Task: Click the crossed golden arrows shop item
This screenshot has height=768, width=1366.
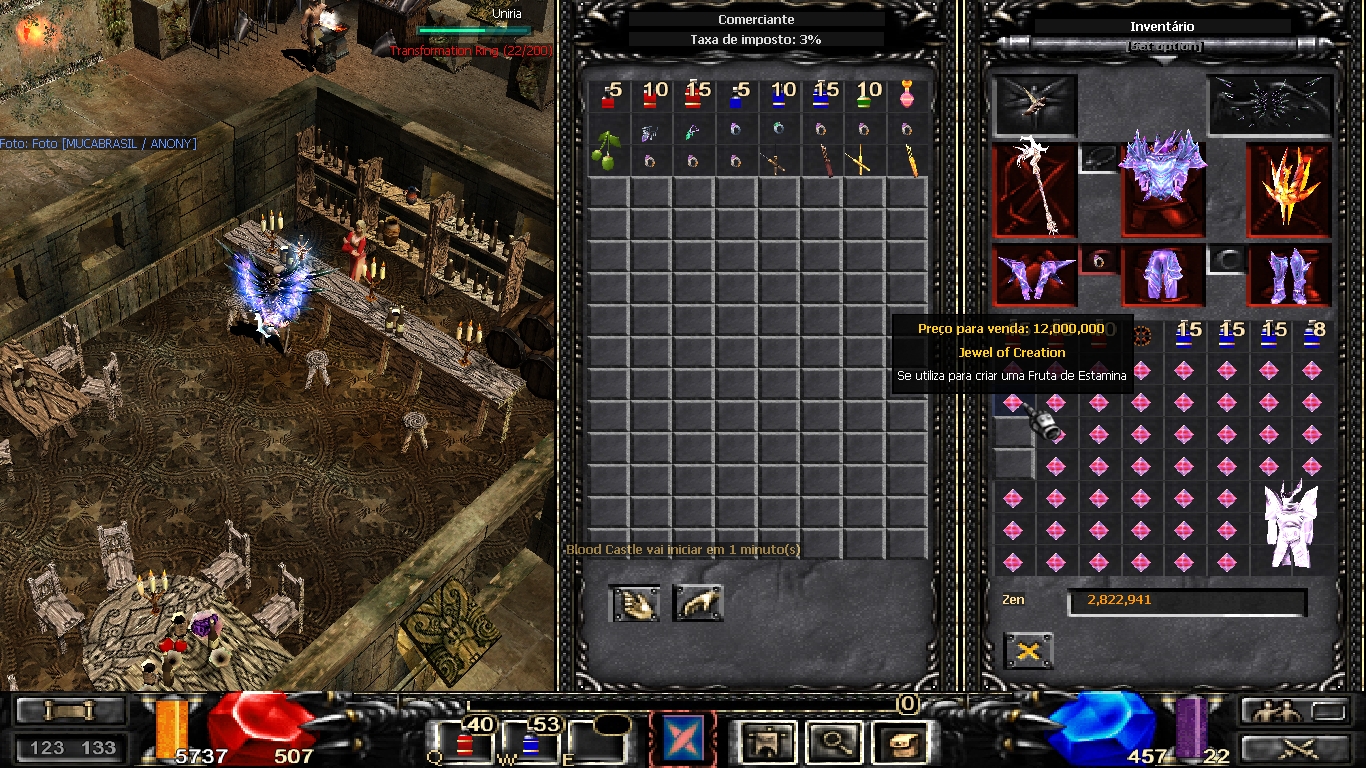Action: [x=862, y=161]
